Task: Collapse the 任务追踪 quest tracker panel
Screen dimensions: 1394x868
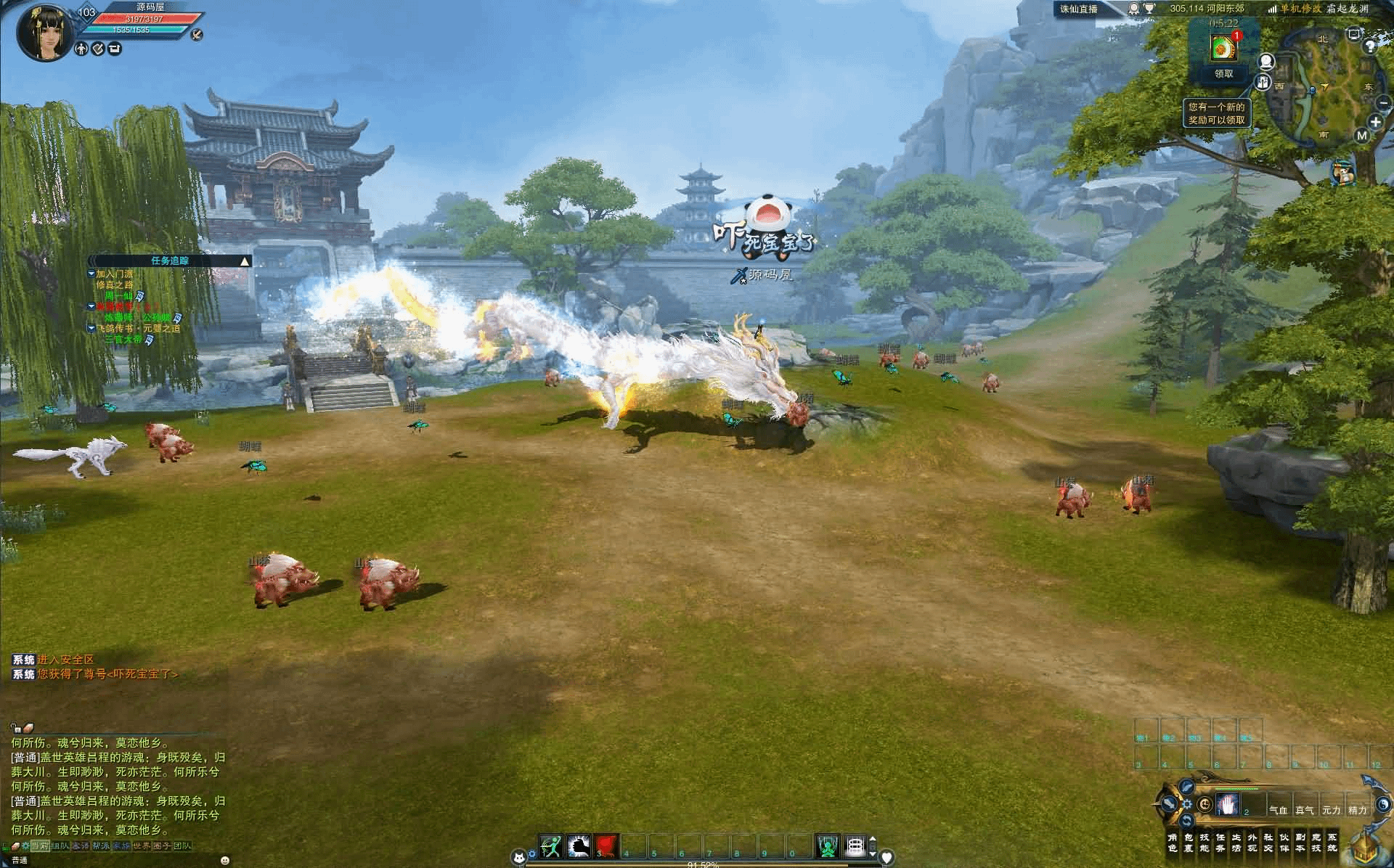Action: pos(245,261)
